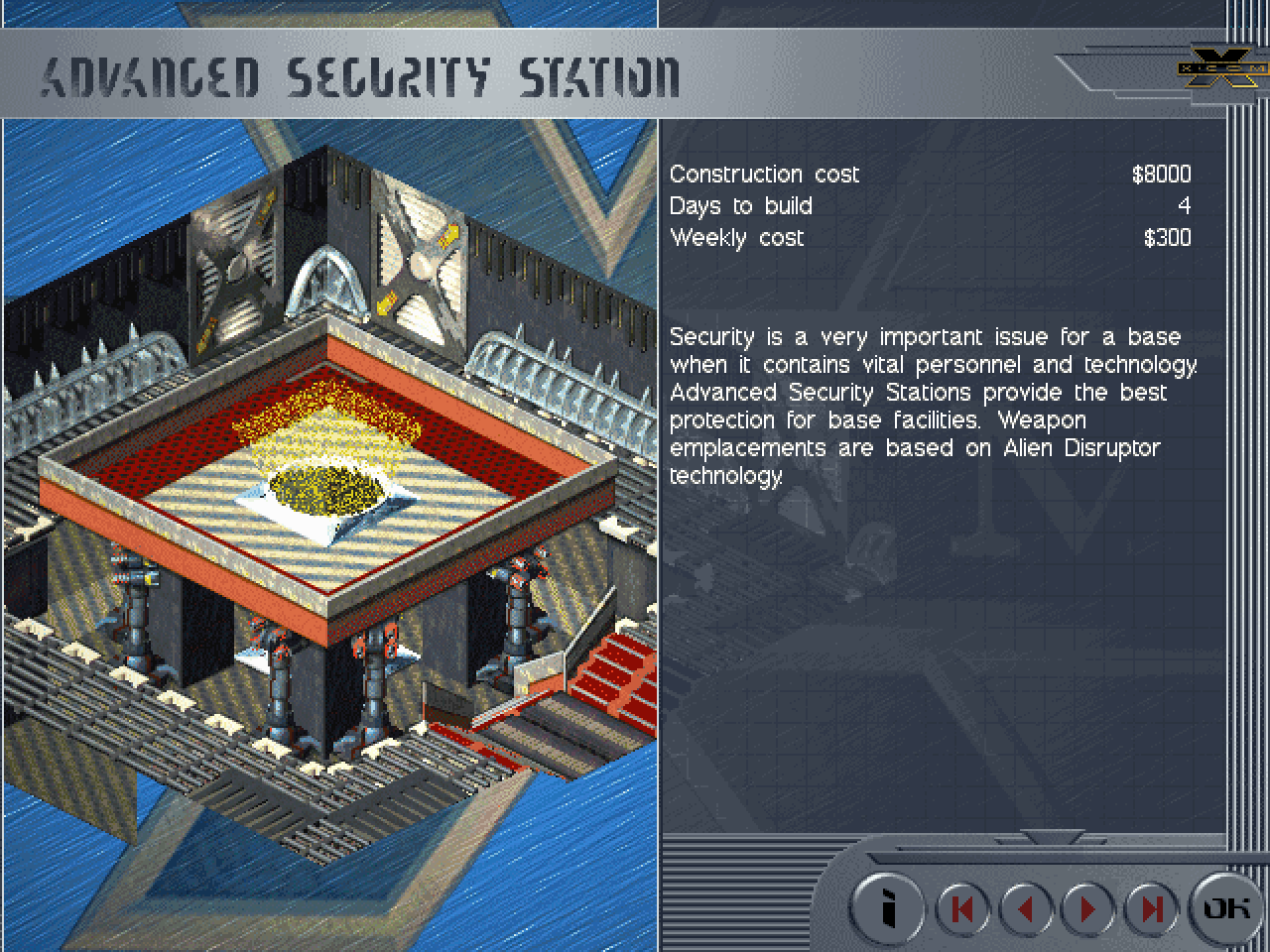Go to the previous UFOpaedia entry
Image resolution: width=1270 pixels, height=952 pixels.
(1025, 908)
